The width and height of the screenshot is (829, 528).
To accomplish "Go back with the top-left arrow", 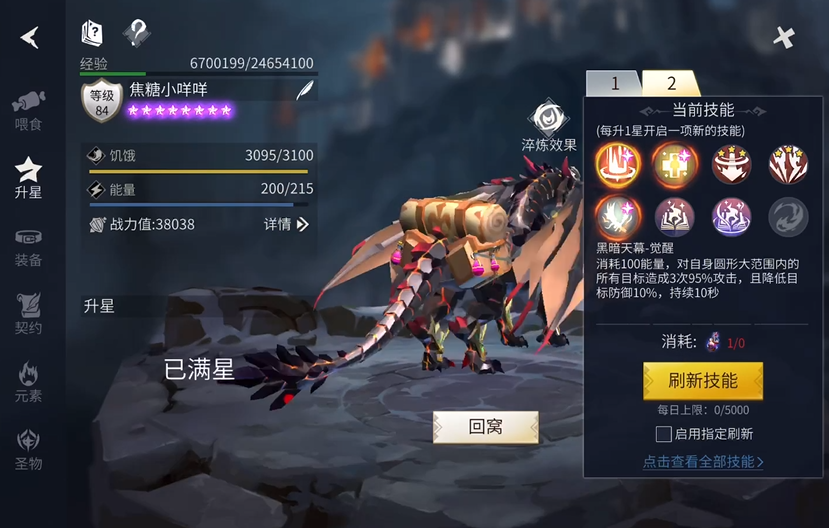I will [30, 37].
